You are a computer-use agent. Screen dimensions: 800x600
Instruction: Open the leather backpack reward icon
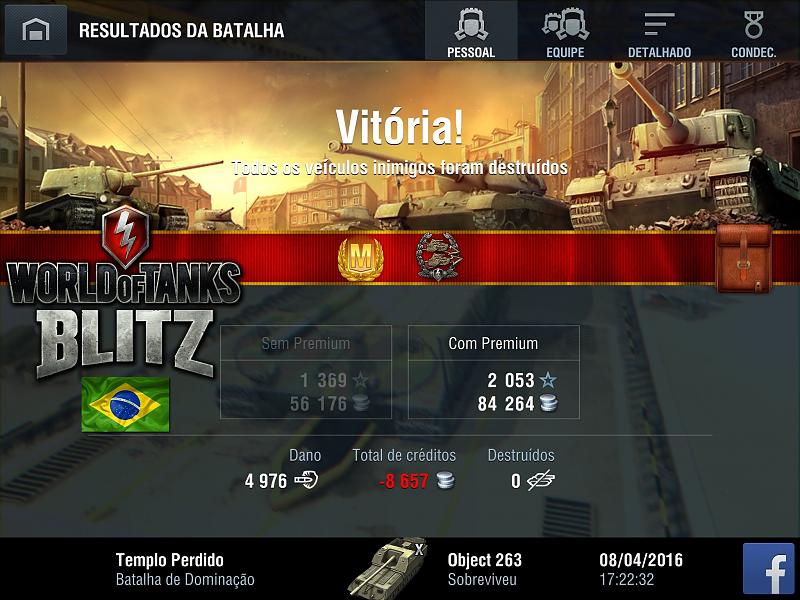click(x=743, y=258)
